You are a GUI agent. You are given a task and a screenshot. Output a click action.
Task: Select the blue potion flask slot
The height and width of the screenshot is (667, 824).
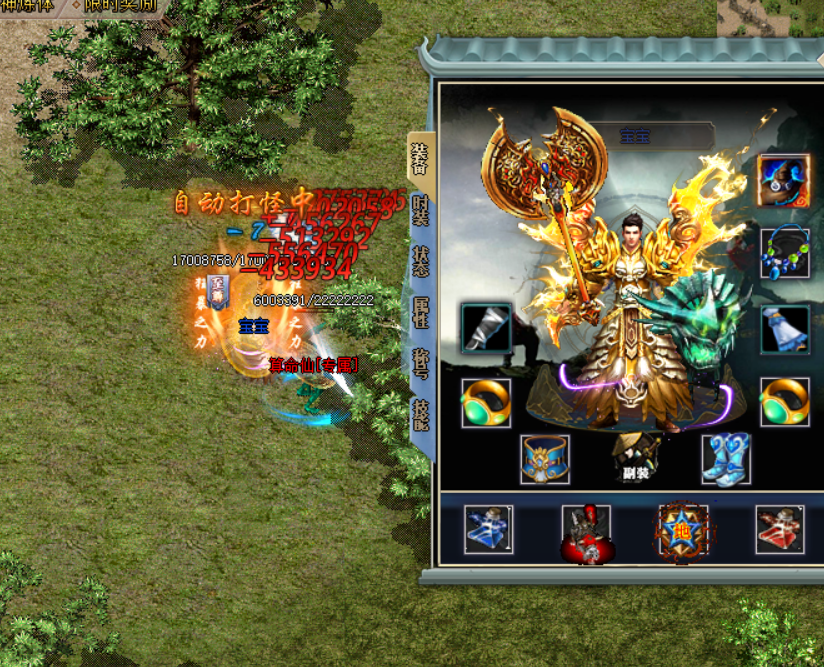click(489, 530)
